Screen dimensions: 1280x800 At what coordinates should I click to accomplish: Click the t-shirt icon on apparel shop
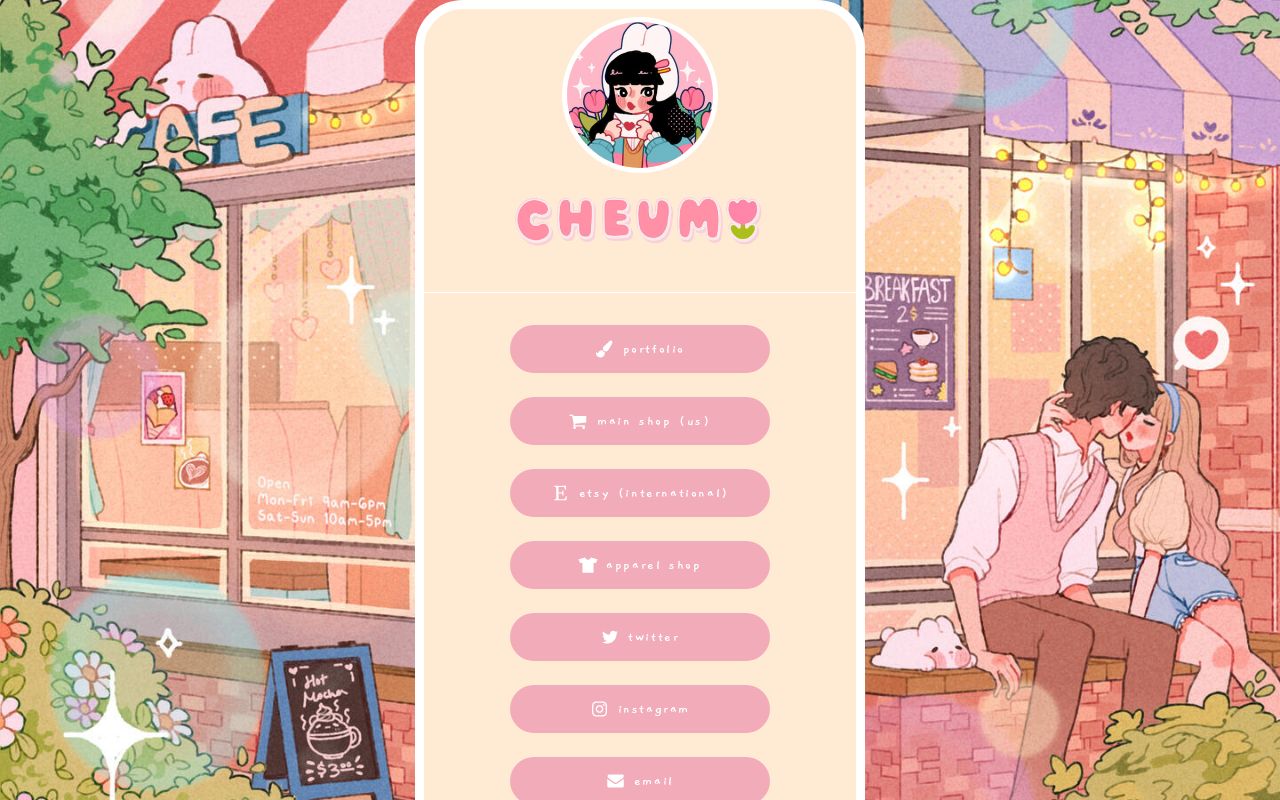588,565
